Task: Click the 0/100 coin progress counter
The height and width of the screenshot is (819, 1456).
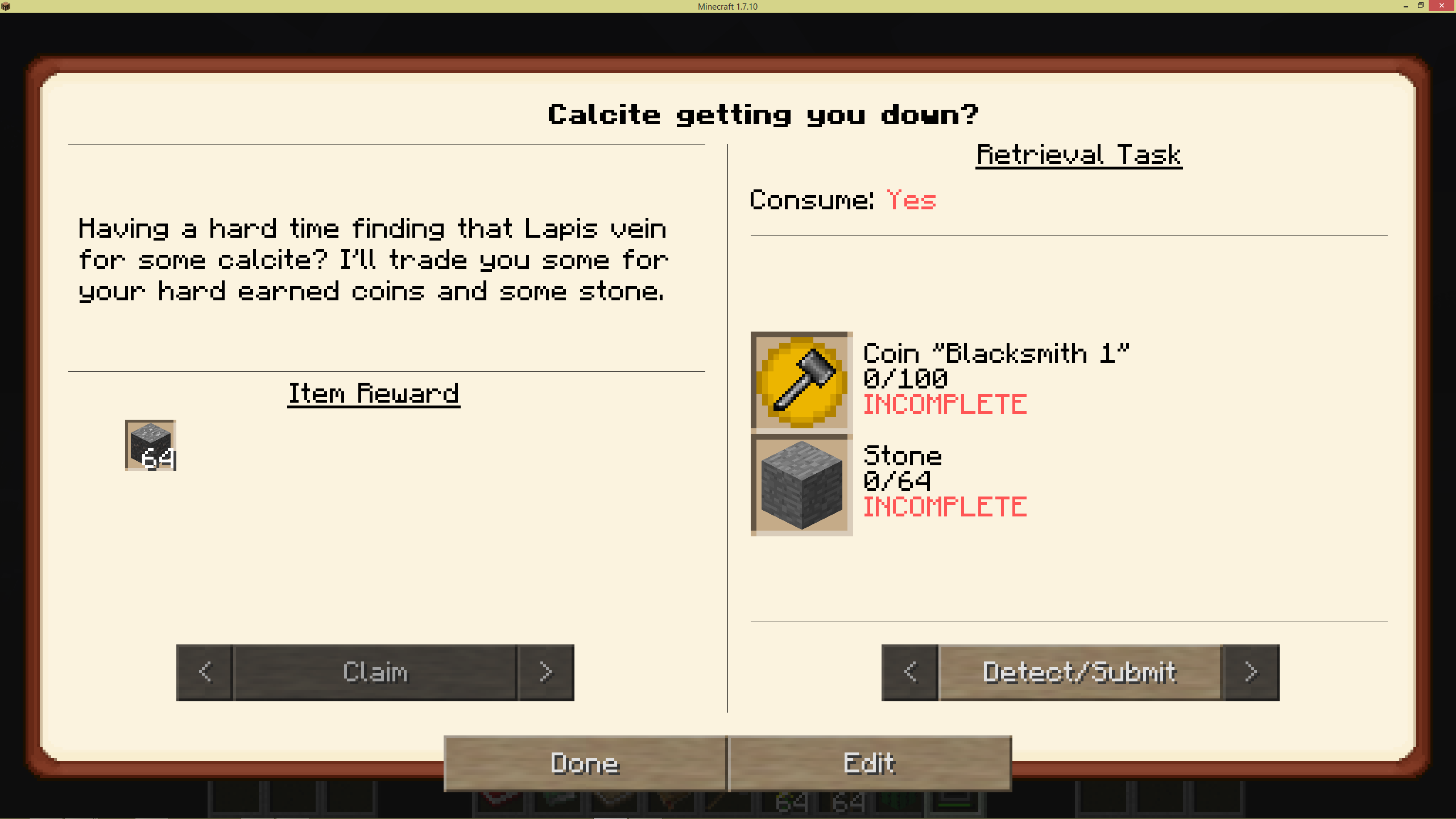Action: tap(905, 378)
